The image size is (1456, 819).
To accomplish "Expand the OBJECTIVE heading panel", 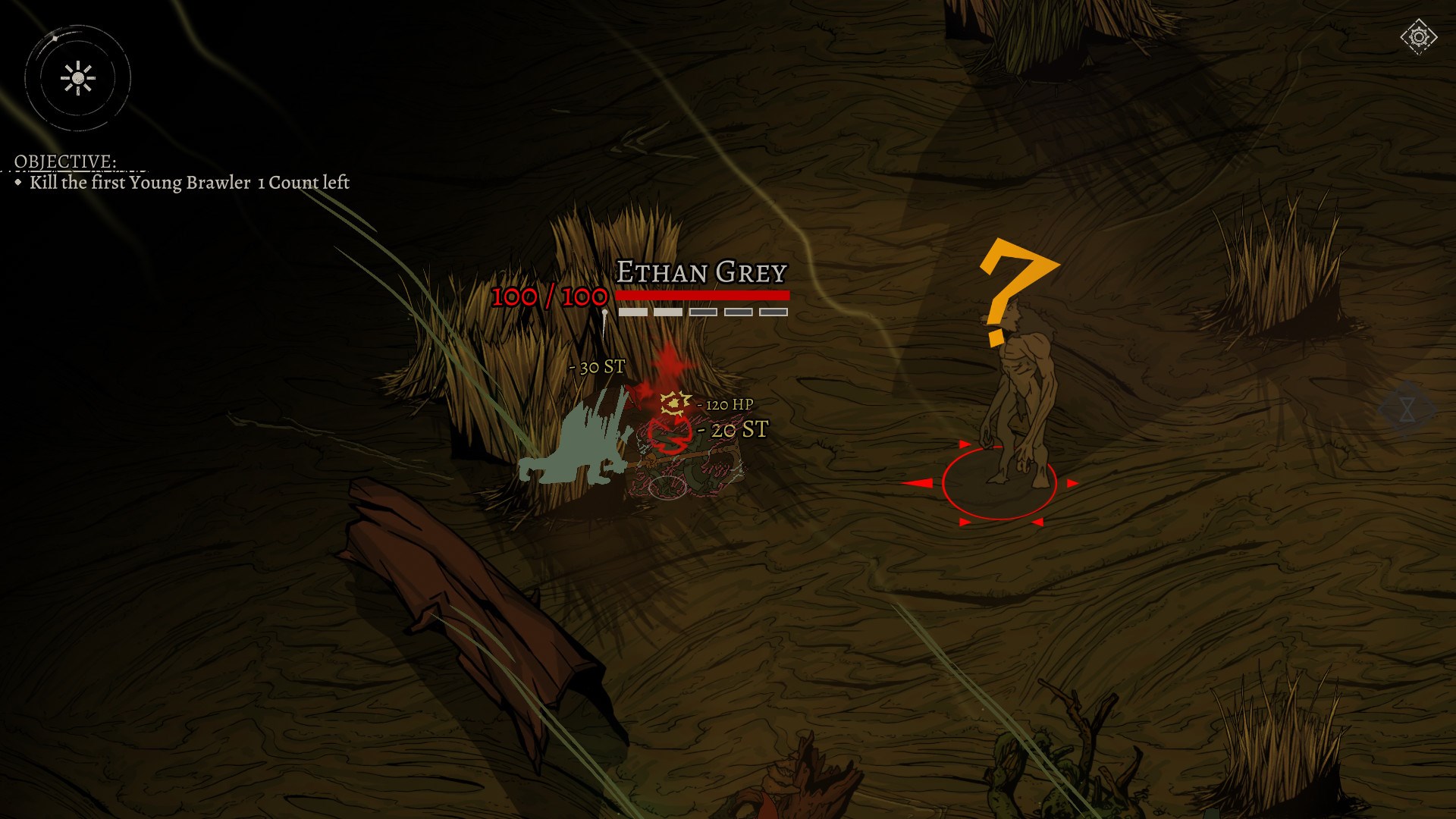I will 64,162.
